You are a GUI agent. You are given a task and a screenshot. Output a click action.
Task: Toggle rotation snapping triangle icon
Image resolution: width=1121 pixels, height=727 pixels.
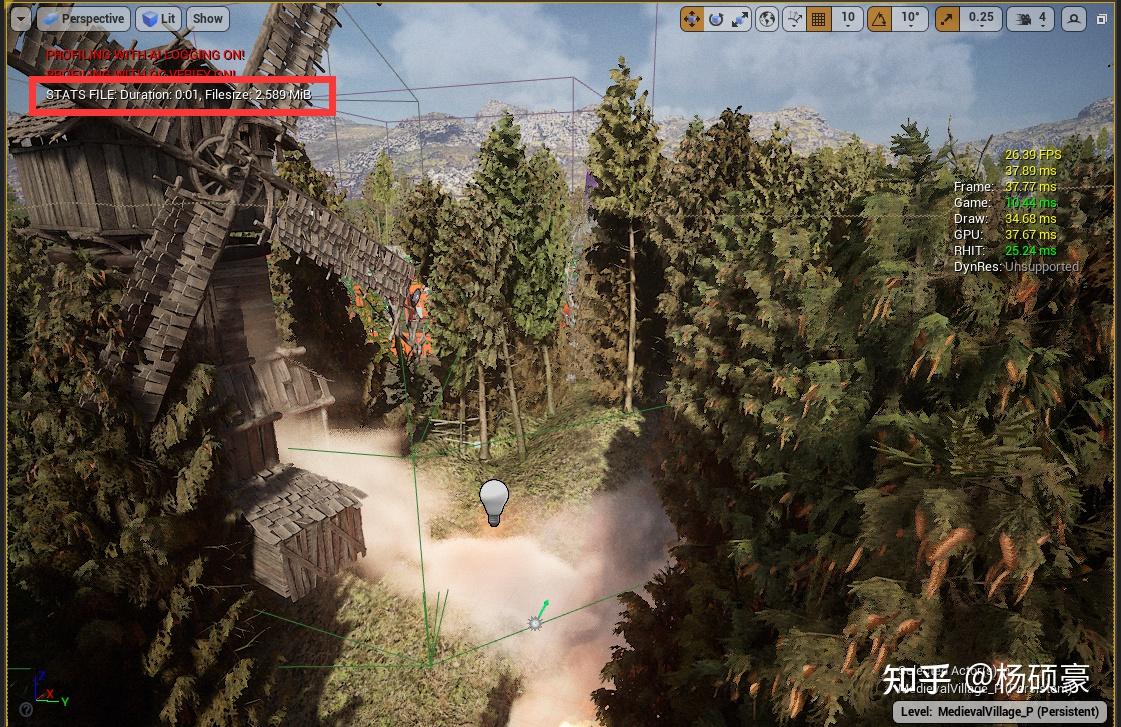(x=879, y=18)
